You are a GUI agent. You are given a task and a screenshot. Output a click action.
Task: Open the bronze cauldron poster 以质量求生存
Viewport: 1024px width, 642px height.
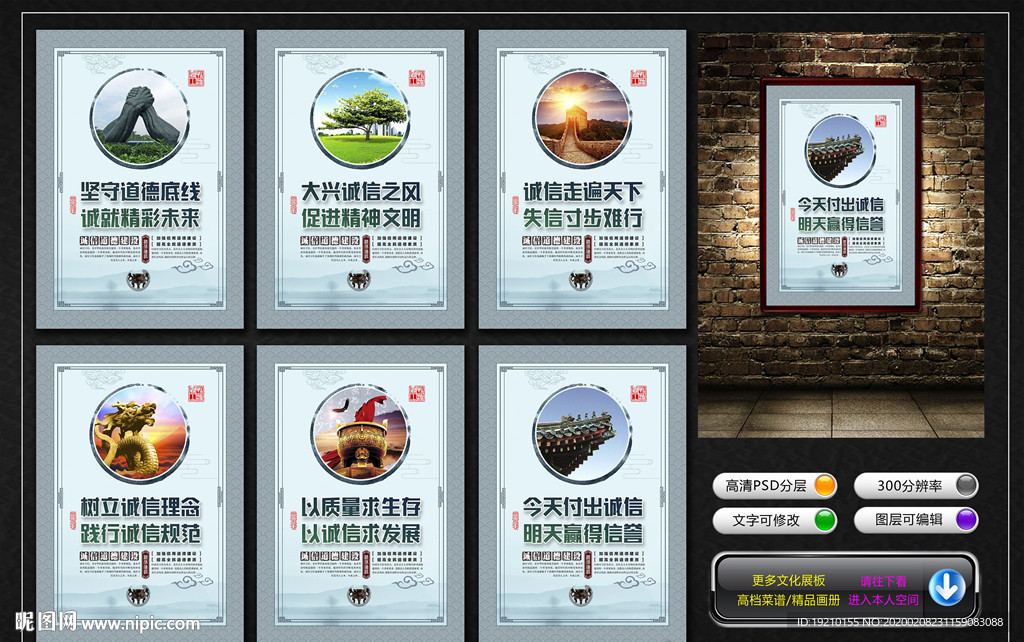coord(360,495)
